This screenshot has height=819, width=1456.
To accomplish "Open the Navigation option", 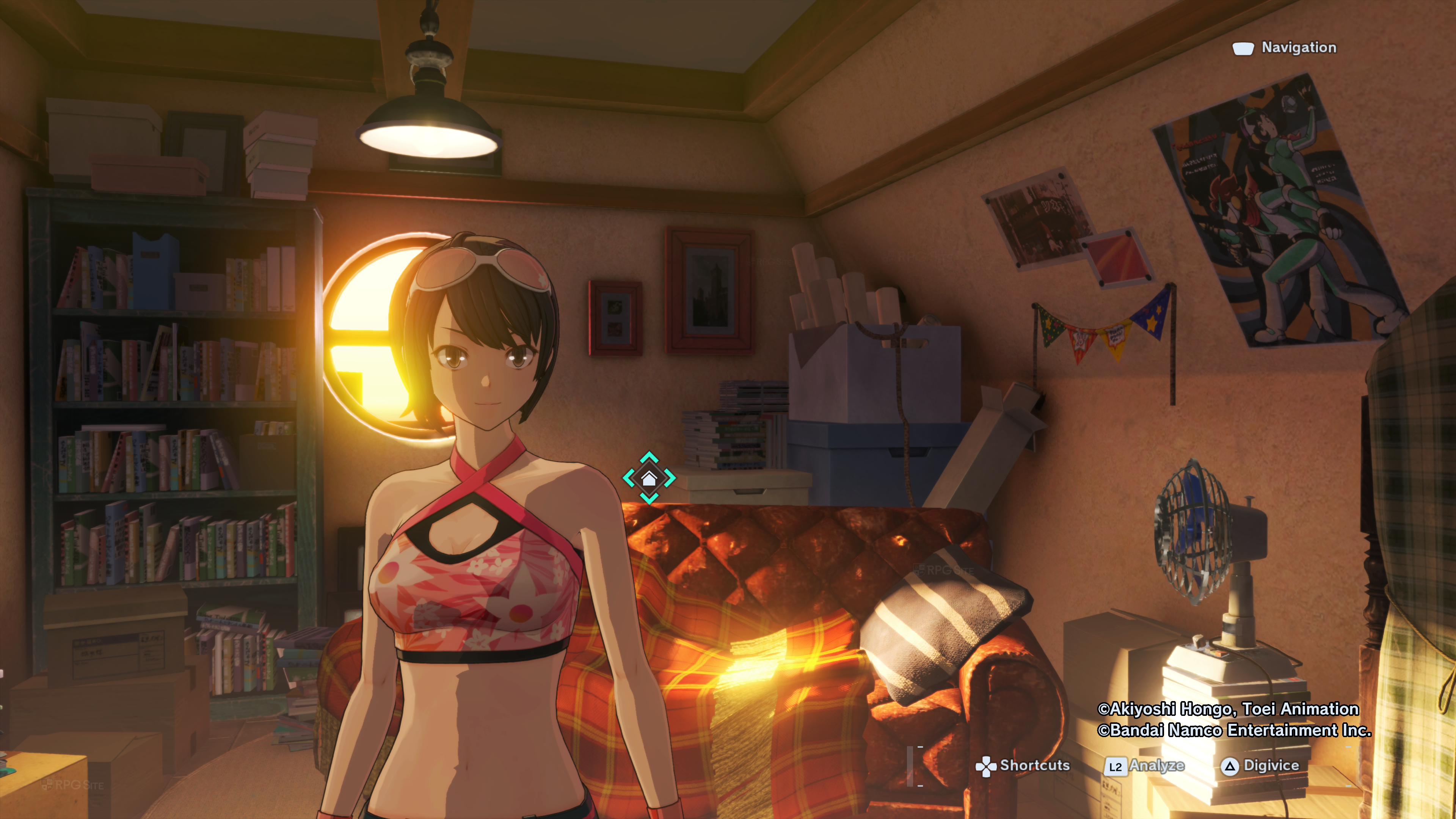I will pos(1298,47).
